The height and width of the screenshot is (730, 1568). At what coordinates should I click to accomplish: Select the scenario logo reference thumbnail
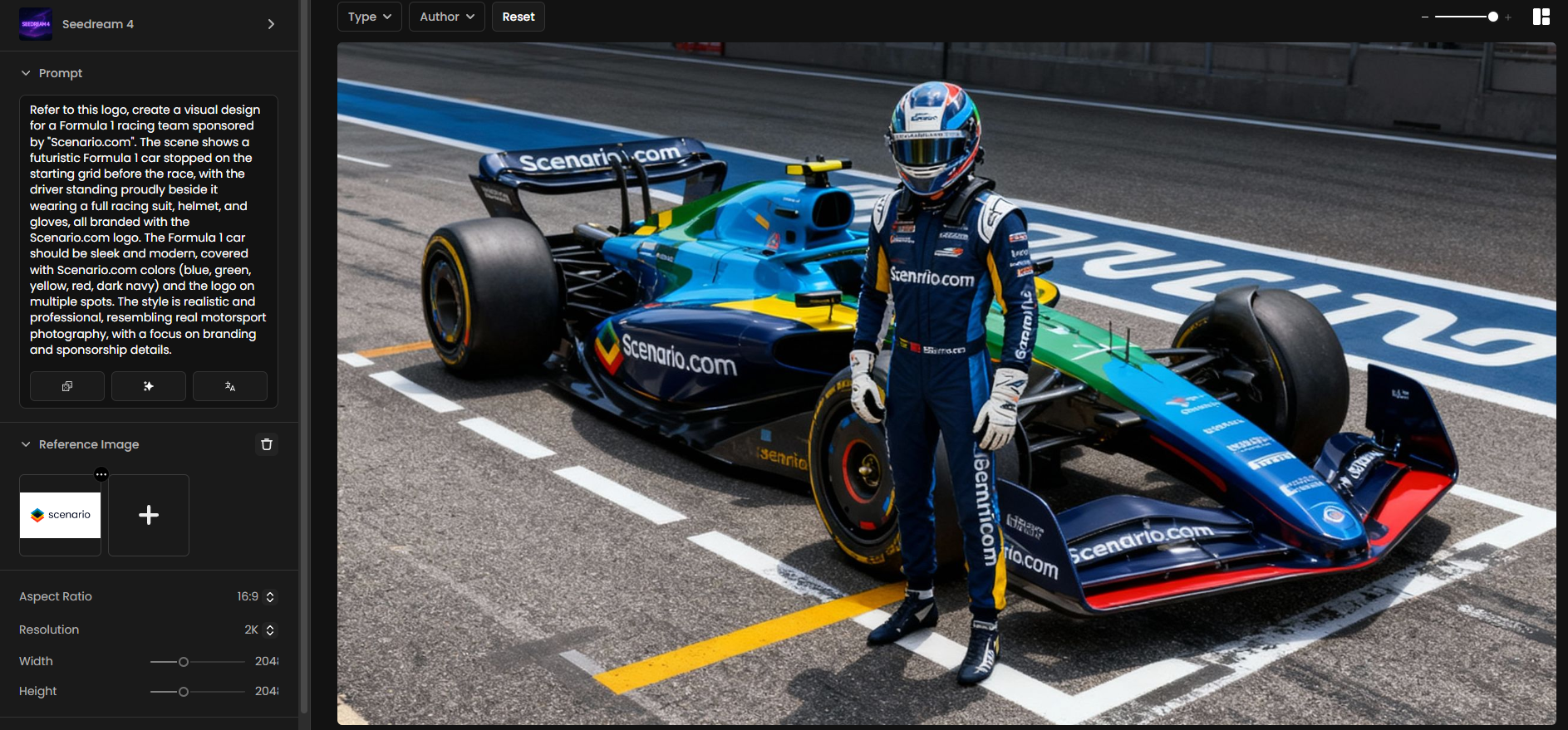(x=60, y=515)
